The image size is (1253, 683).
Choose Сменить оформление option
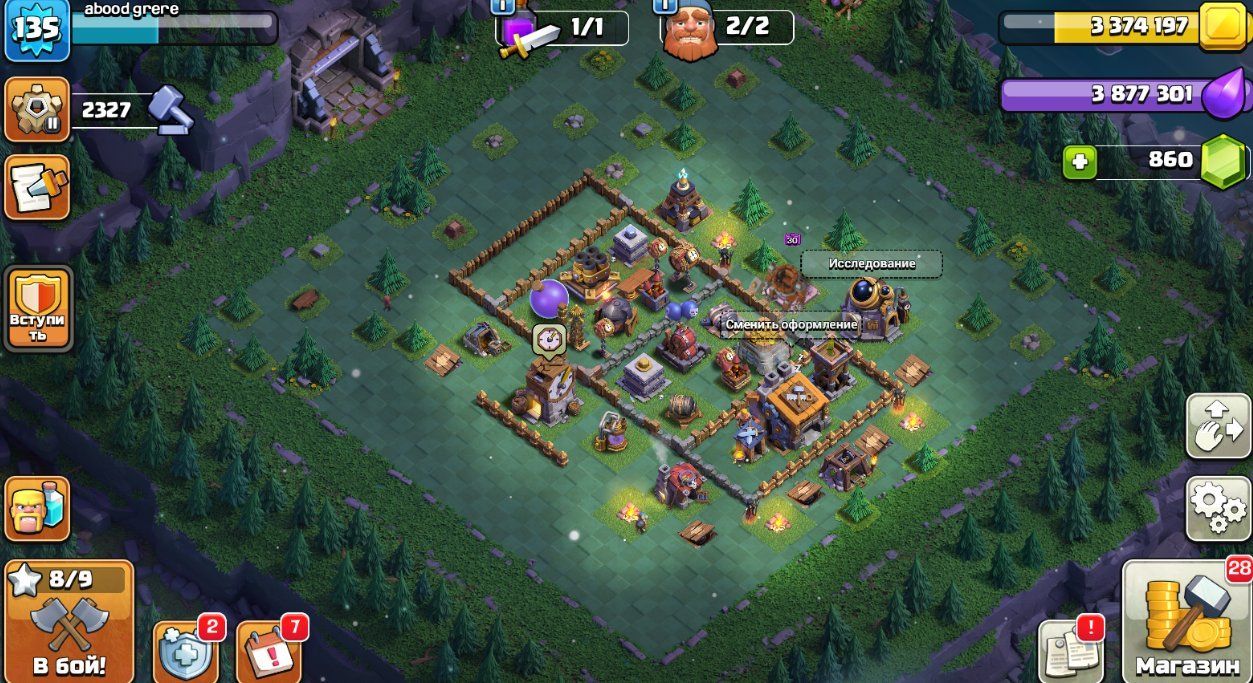tap(790, 325)
